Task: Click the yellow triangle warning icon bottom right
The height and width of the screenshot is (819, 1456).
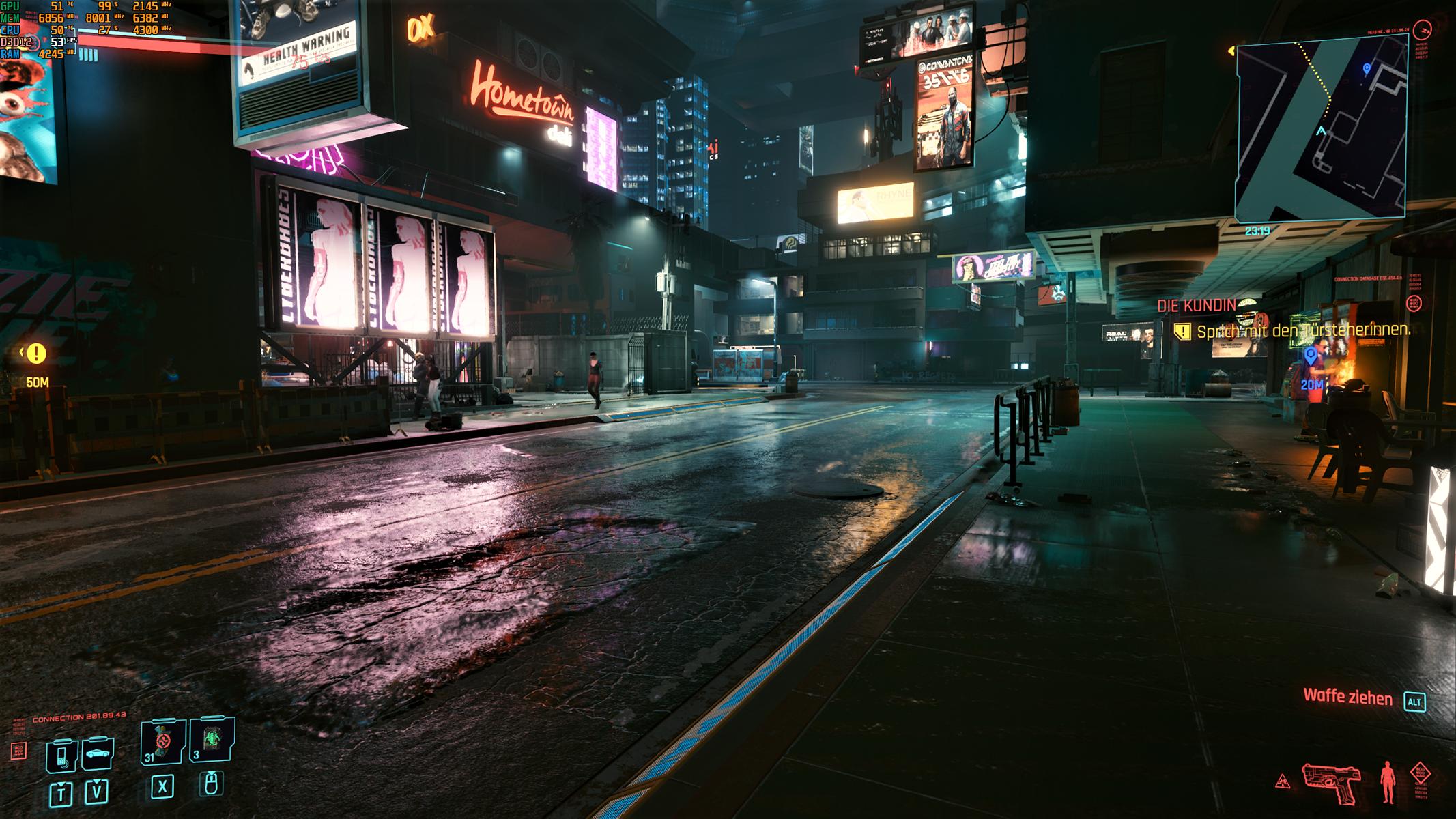Action: pyautogui.click(x=1283, y=781)
